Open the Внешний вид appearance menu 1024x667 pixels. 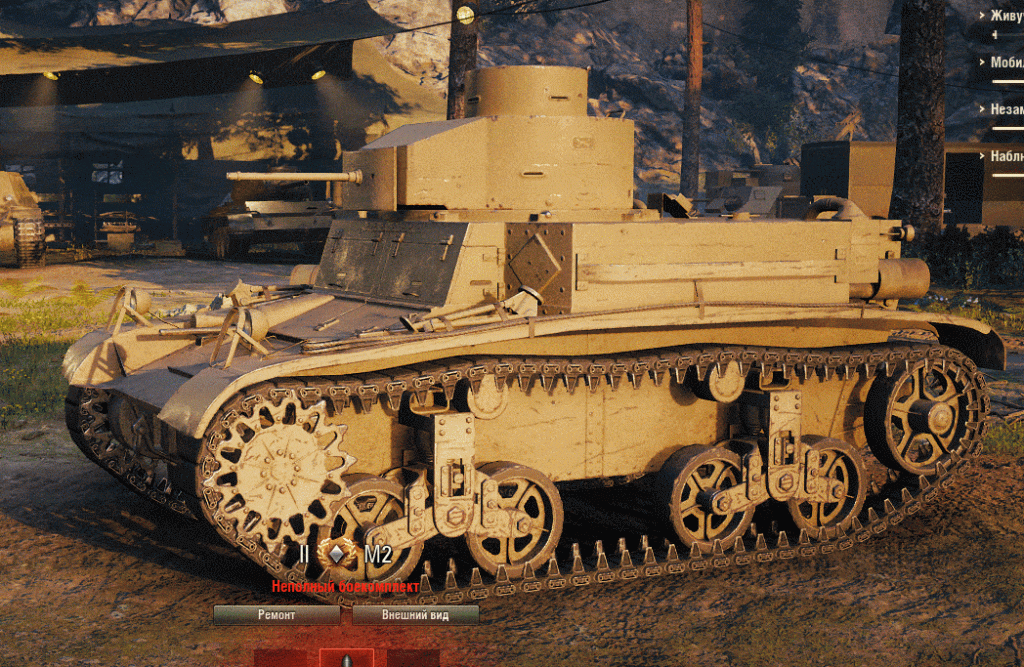pyautogui.click(x=415, y=615)
